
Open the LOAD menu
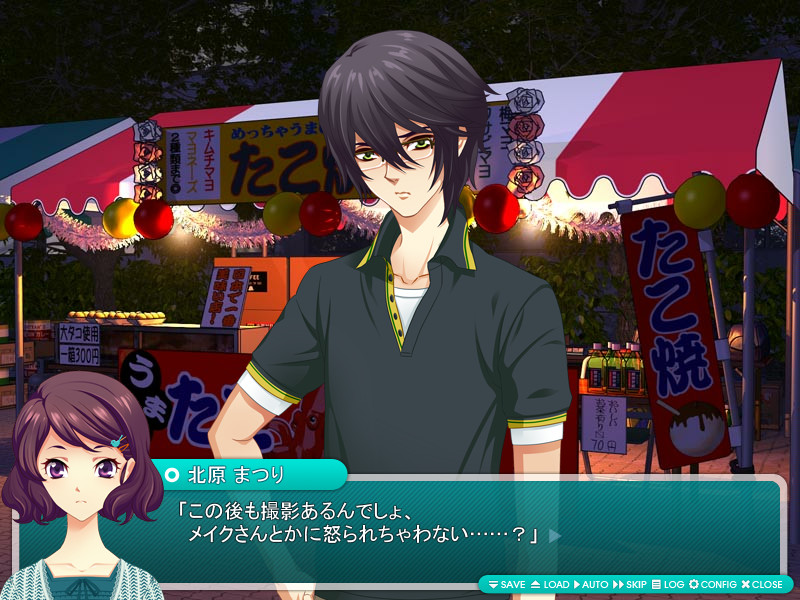tap(549, 584)
